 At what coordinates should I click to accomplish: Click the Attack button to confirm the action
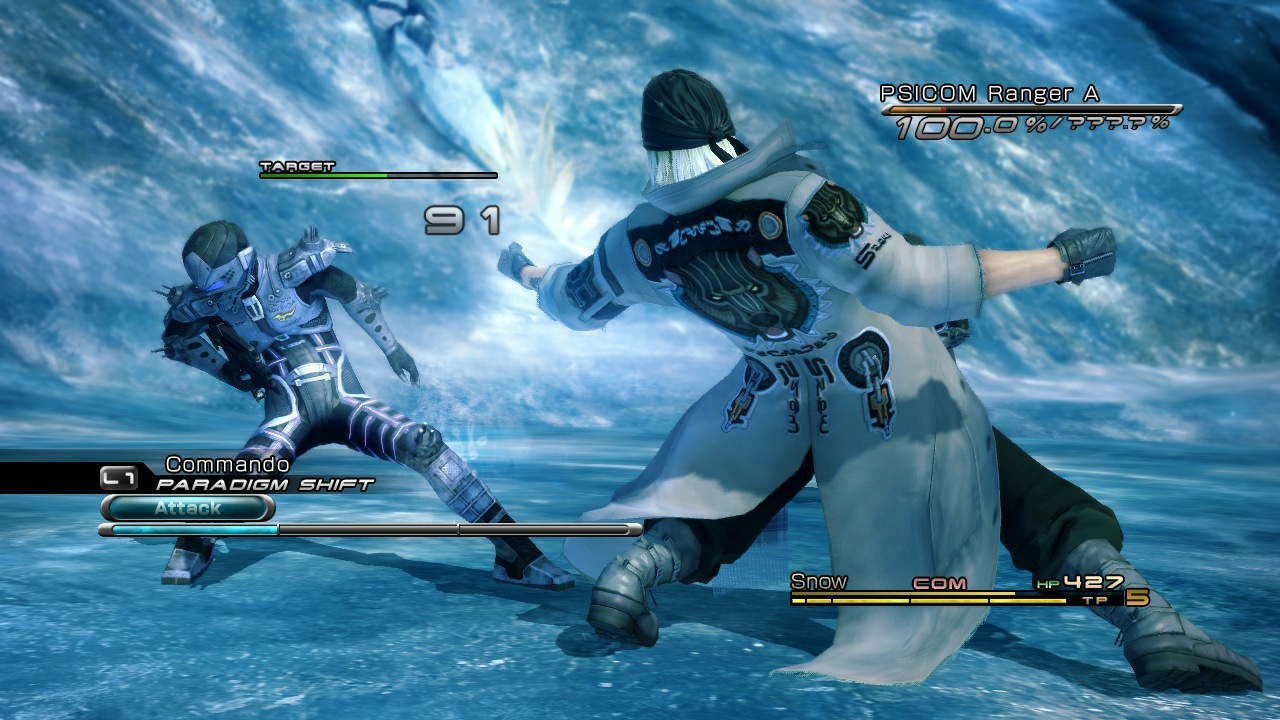(x=190, y=509)
